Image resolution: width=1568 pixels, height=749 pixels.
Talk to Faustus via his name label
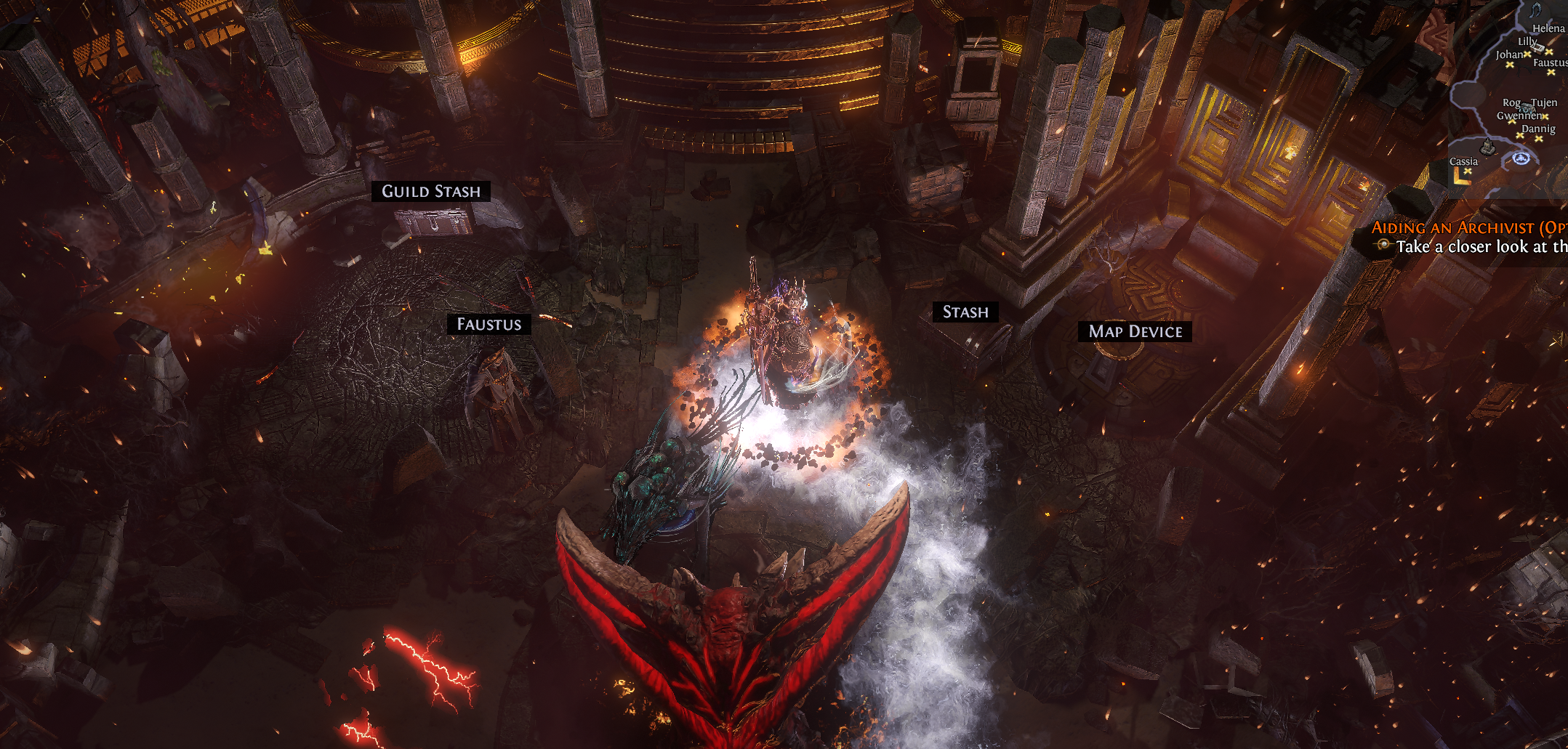(x=489, y=324)
